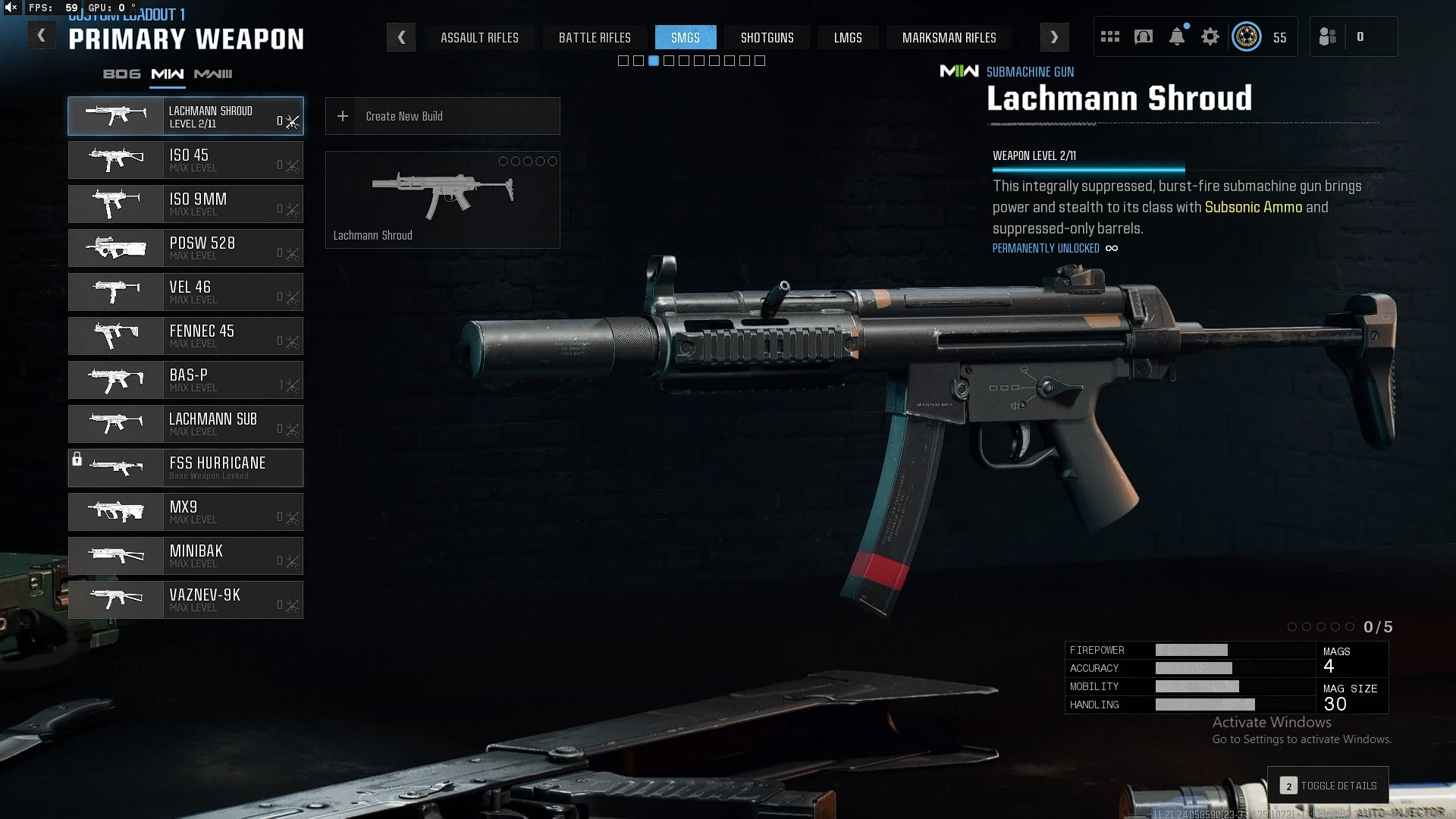
Task: Select the Shotguns weapon category
Action: 767,37
